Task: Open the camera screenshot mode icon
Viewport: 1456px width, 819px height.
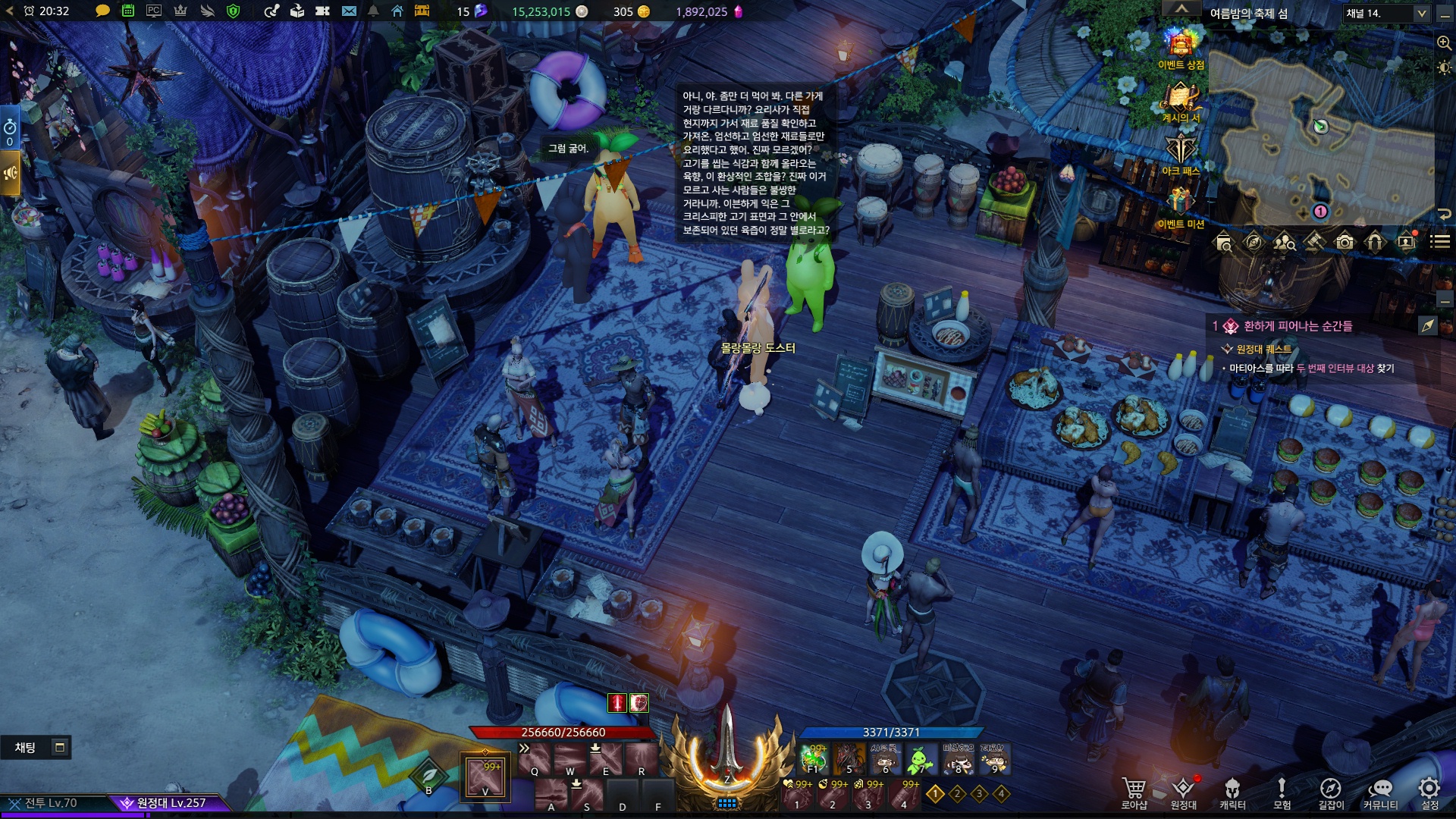Action: coord(1345,242)
